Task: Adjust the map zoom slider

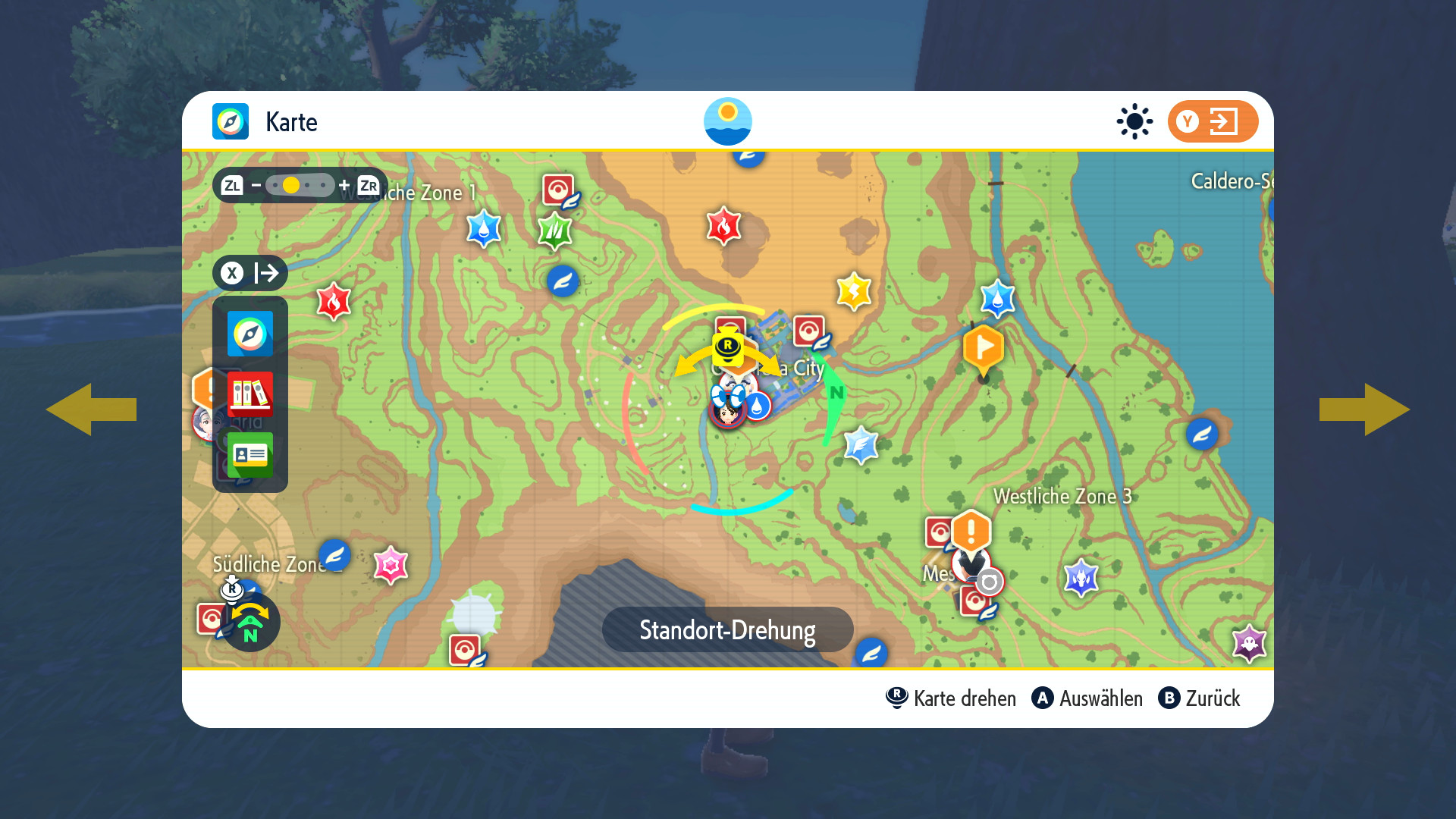Action: coord(300,185)
